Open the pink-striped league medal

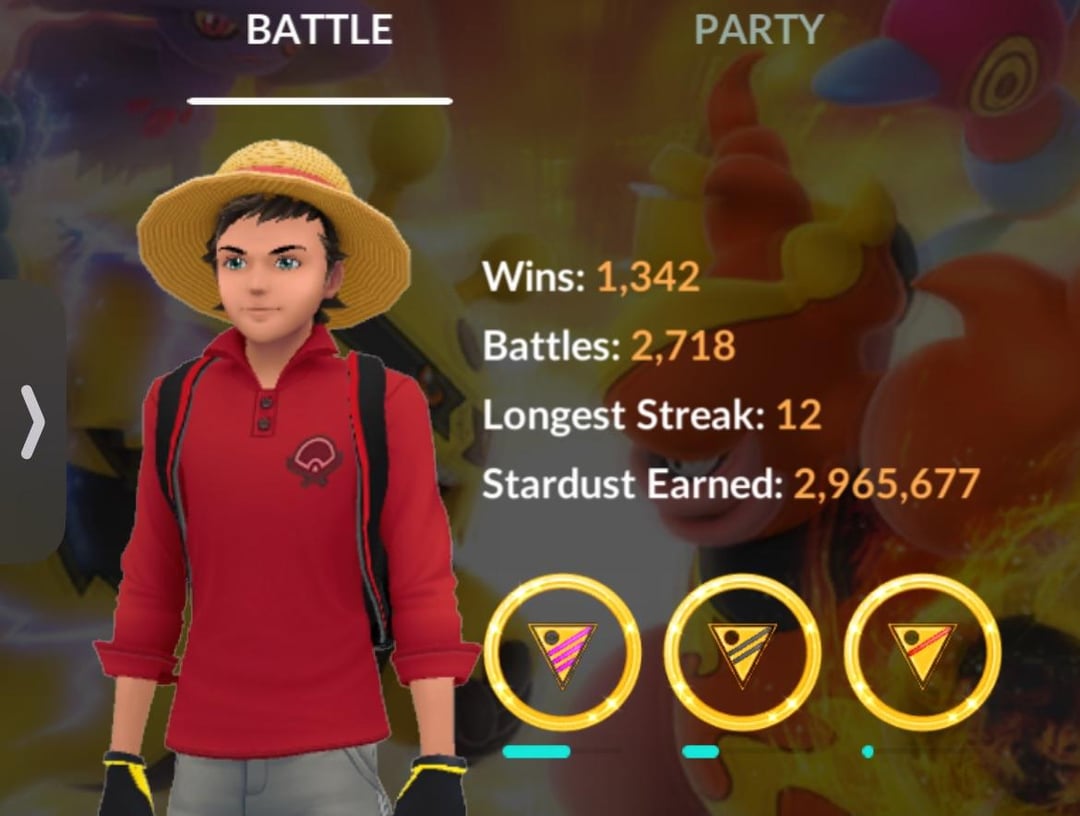click(x=562, y=652)
